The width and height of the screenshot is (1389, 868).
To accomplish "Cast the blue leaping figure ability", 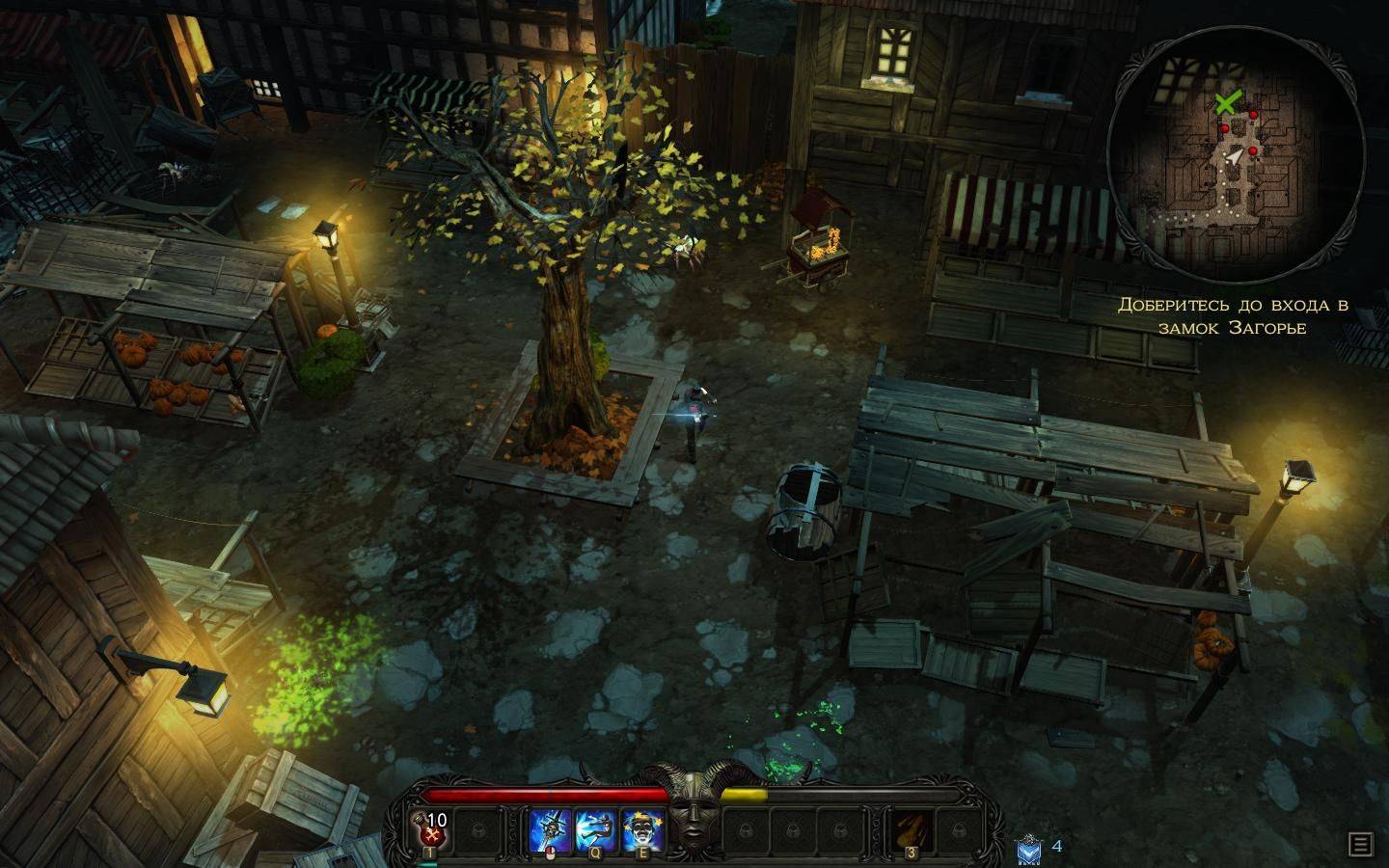I will point(596,828).
